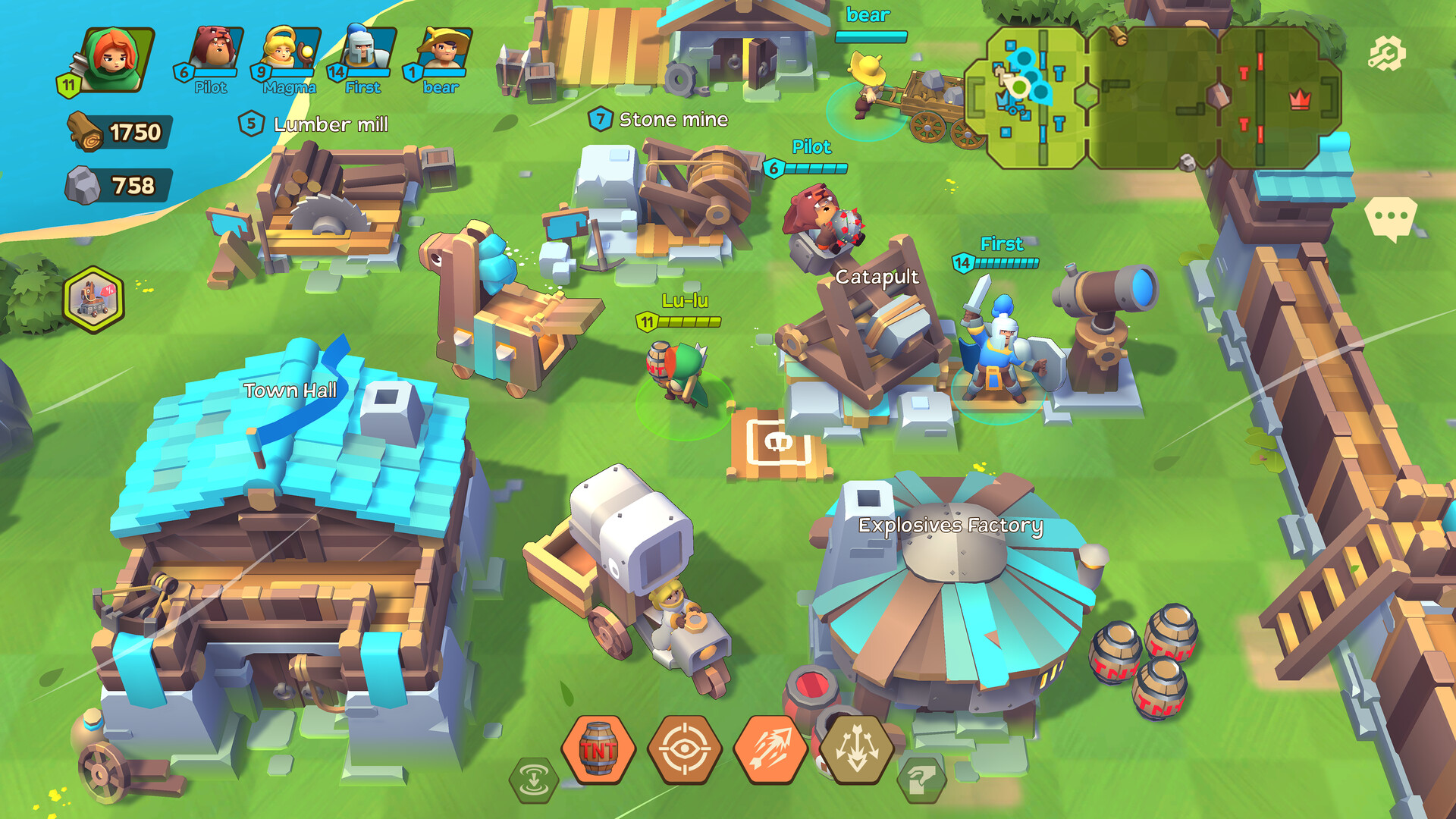Activate the multi-arrow spread ability
The width and height of the screenshot is (1456, 819).
[858, 749]
